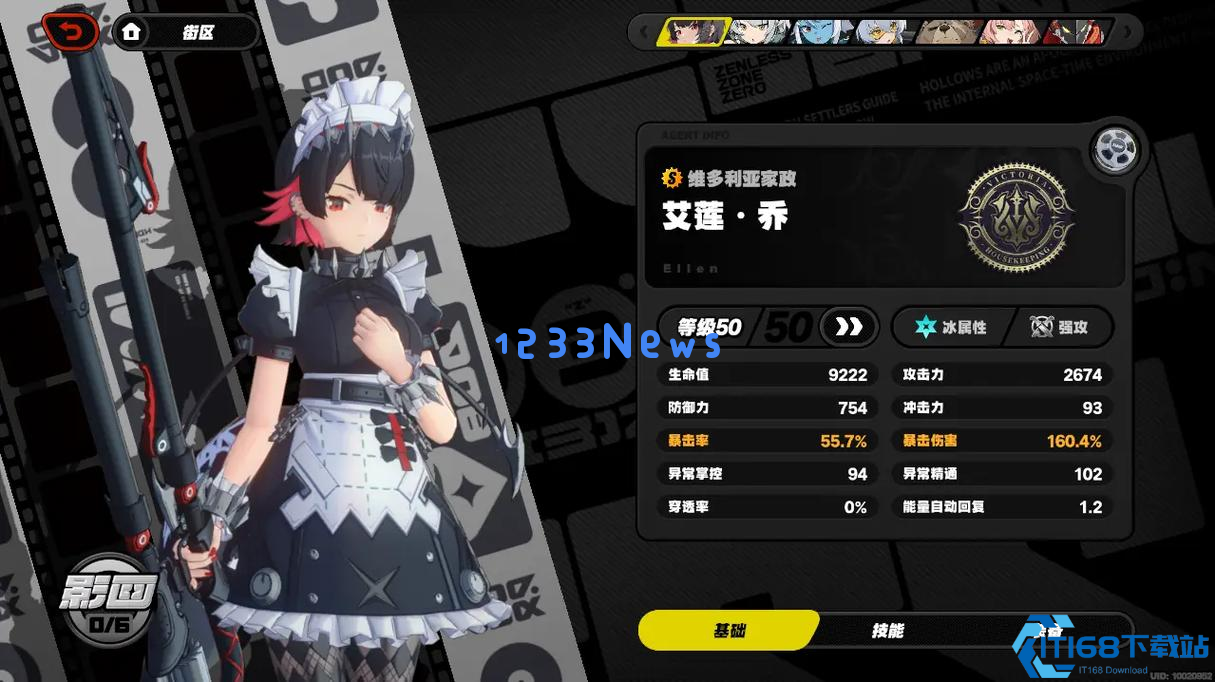Click the red back arrow button
Screen dimensions: 1215x682
70,33
